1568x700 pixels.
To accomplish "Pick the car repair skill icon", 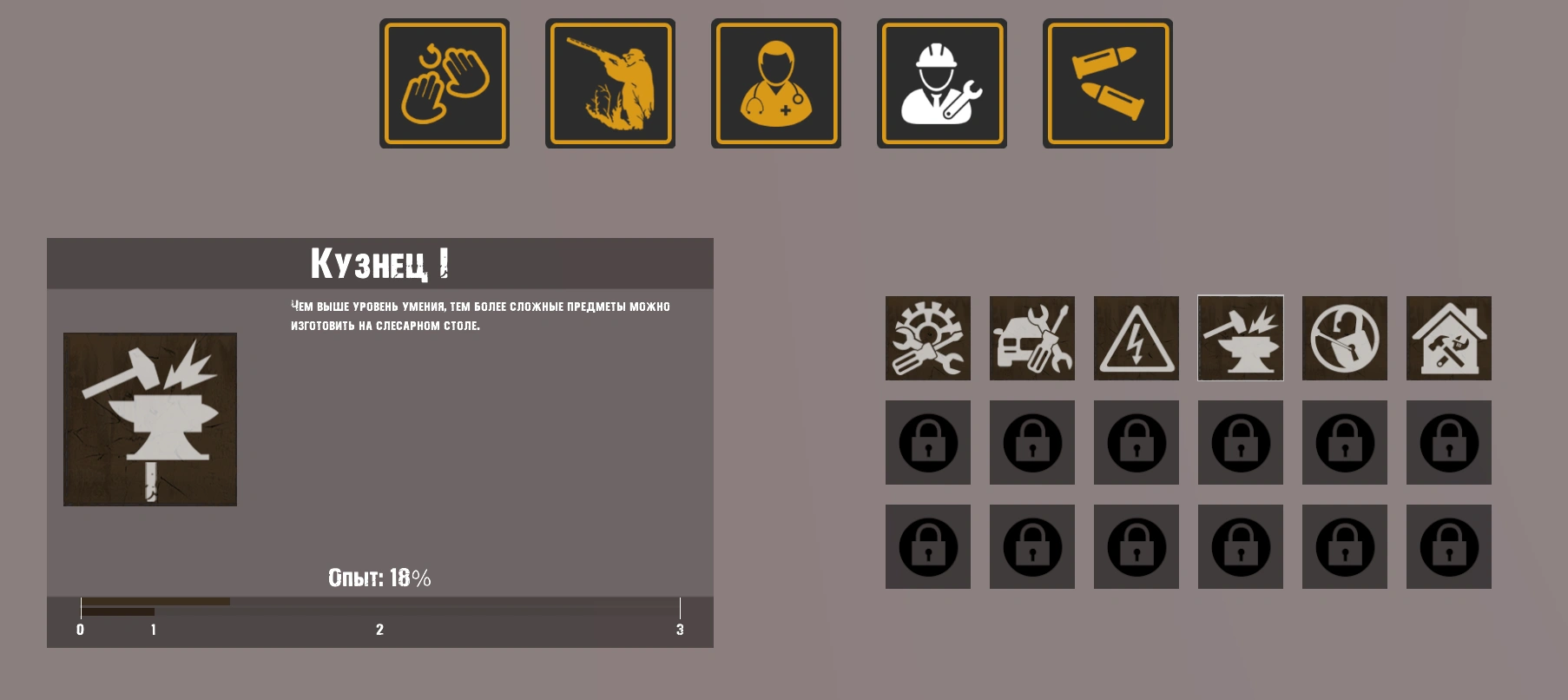I will click(x=1032, y=338).
